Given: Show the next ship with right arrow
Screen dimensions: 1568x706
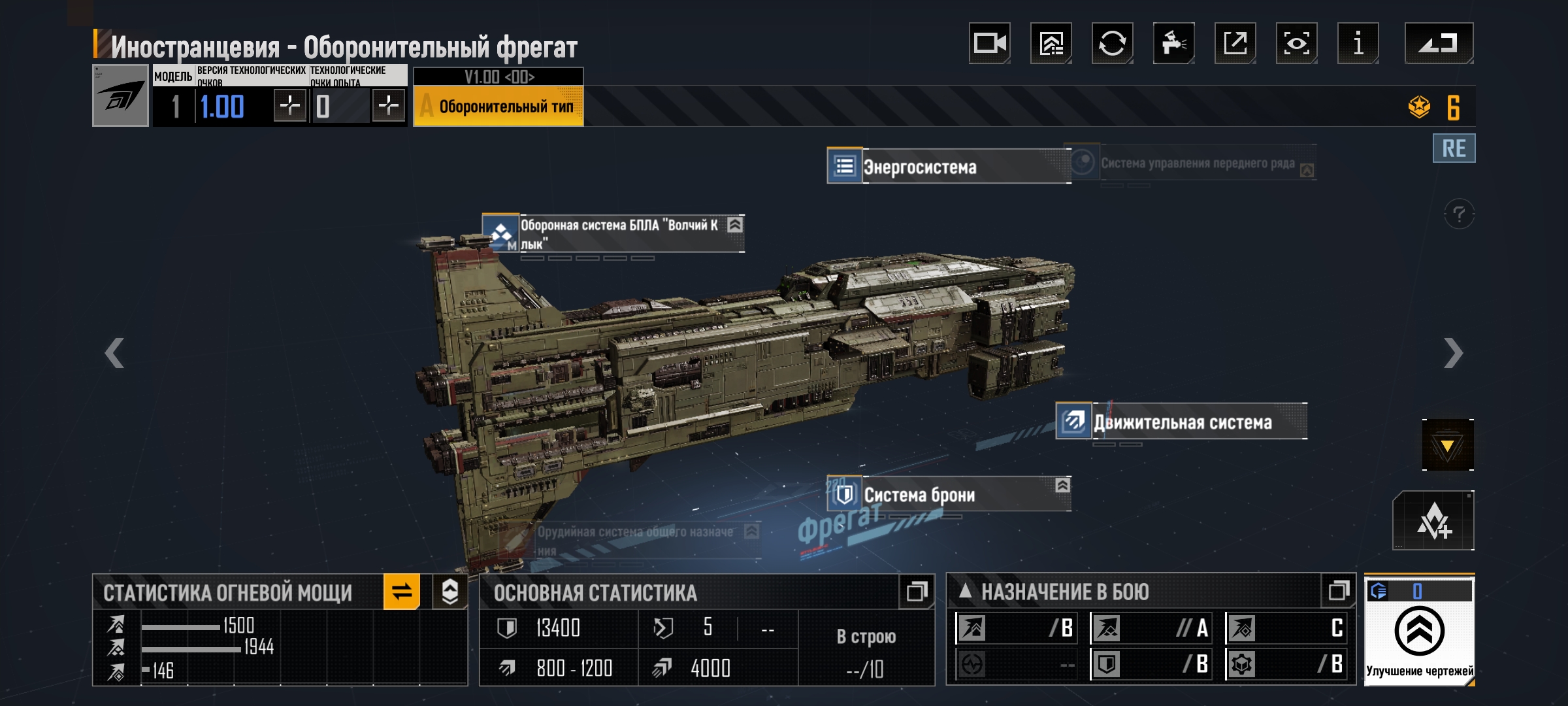Looking at the screenshot, I should (1453, 353).
